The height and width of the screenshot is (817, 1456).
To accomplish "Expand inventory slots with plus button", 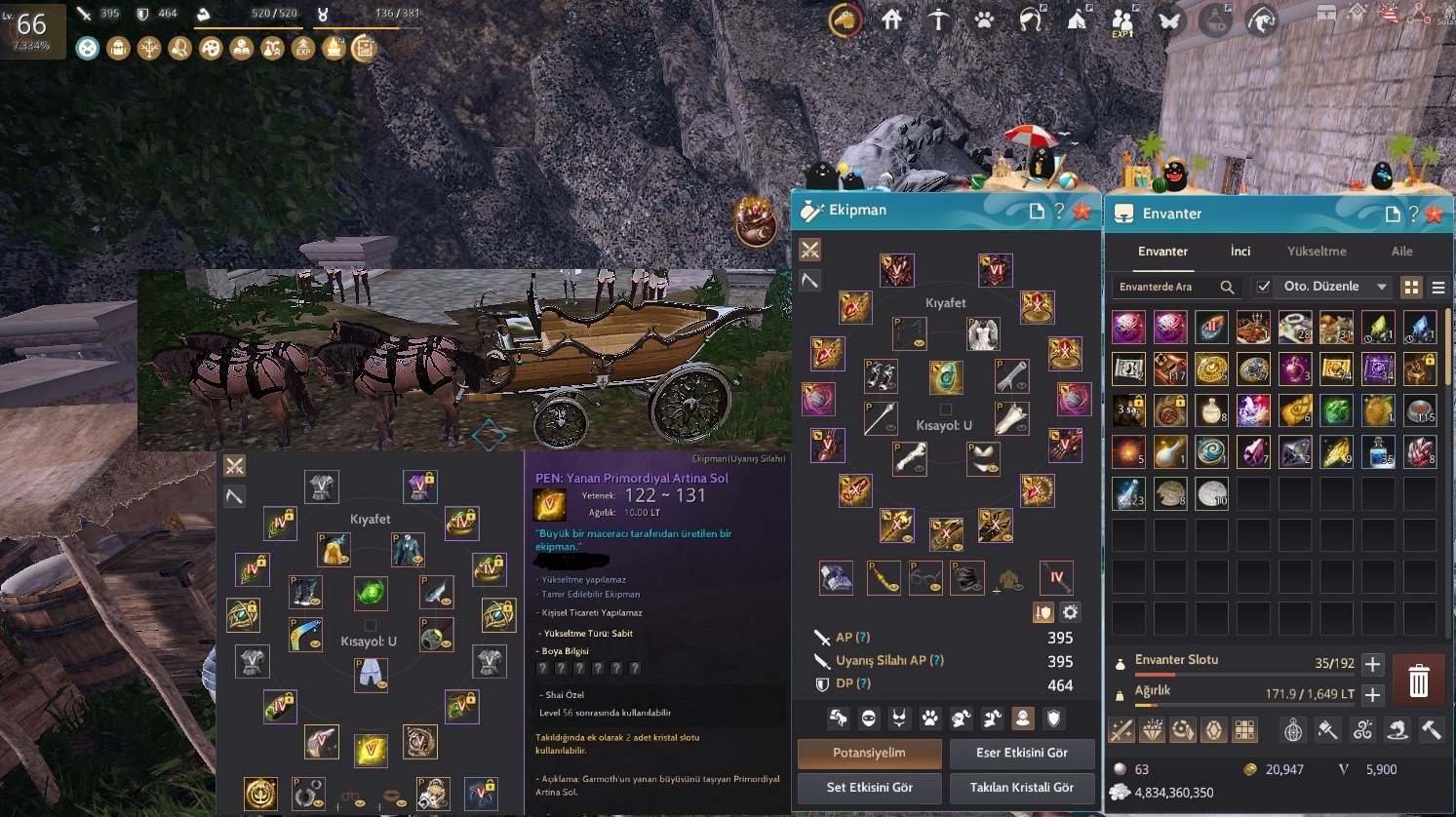I will (1372, 664).
